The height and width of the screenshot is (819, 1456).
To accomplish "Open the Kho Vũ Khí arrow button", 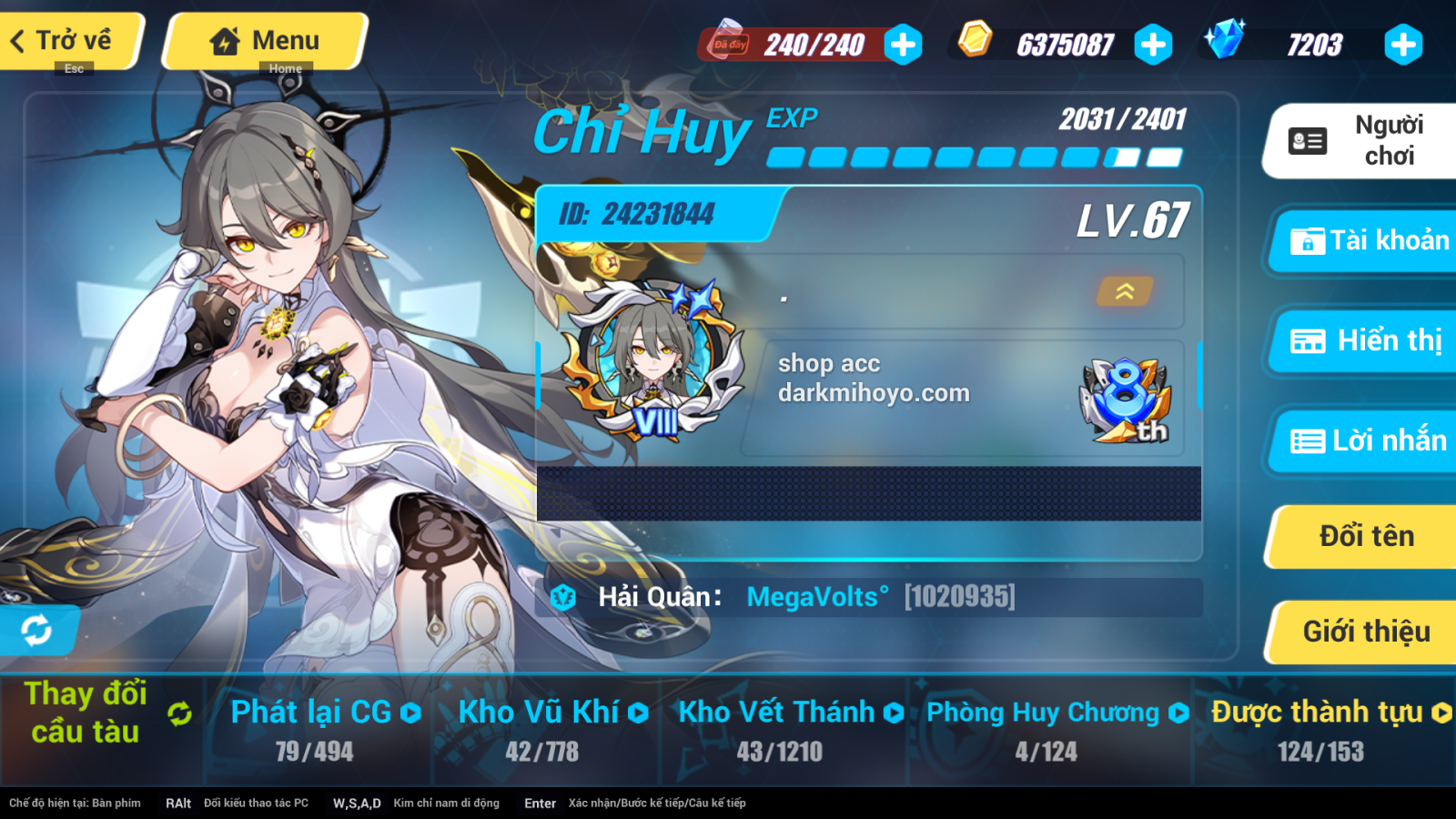I will point(637,713).
